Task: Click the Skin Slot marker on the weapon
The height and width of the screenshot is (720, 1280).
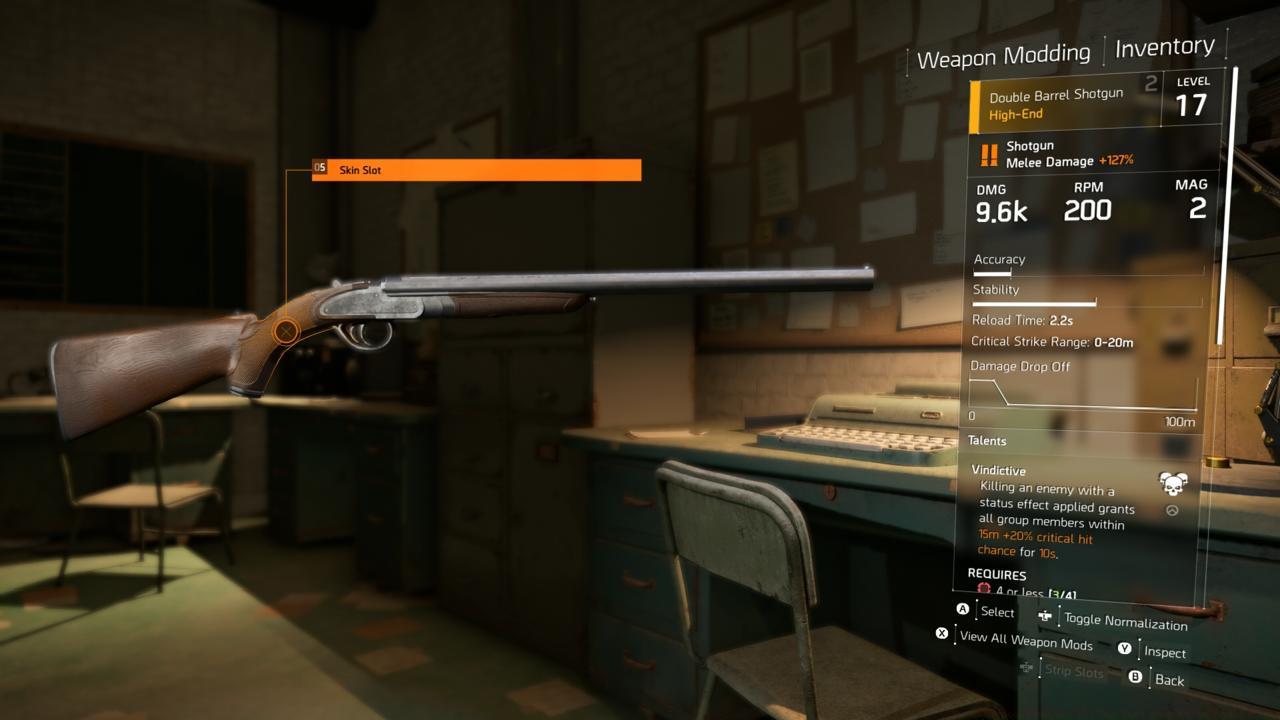Action: pyautogui.click(x=284, y=330)
